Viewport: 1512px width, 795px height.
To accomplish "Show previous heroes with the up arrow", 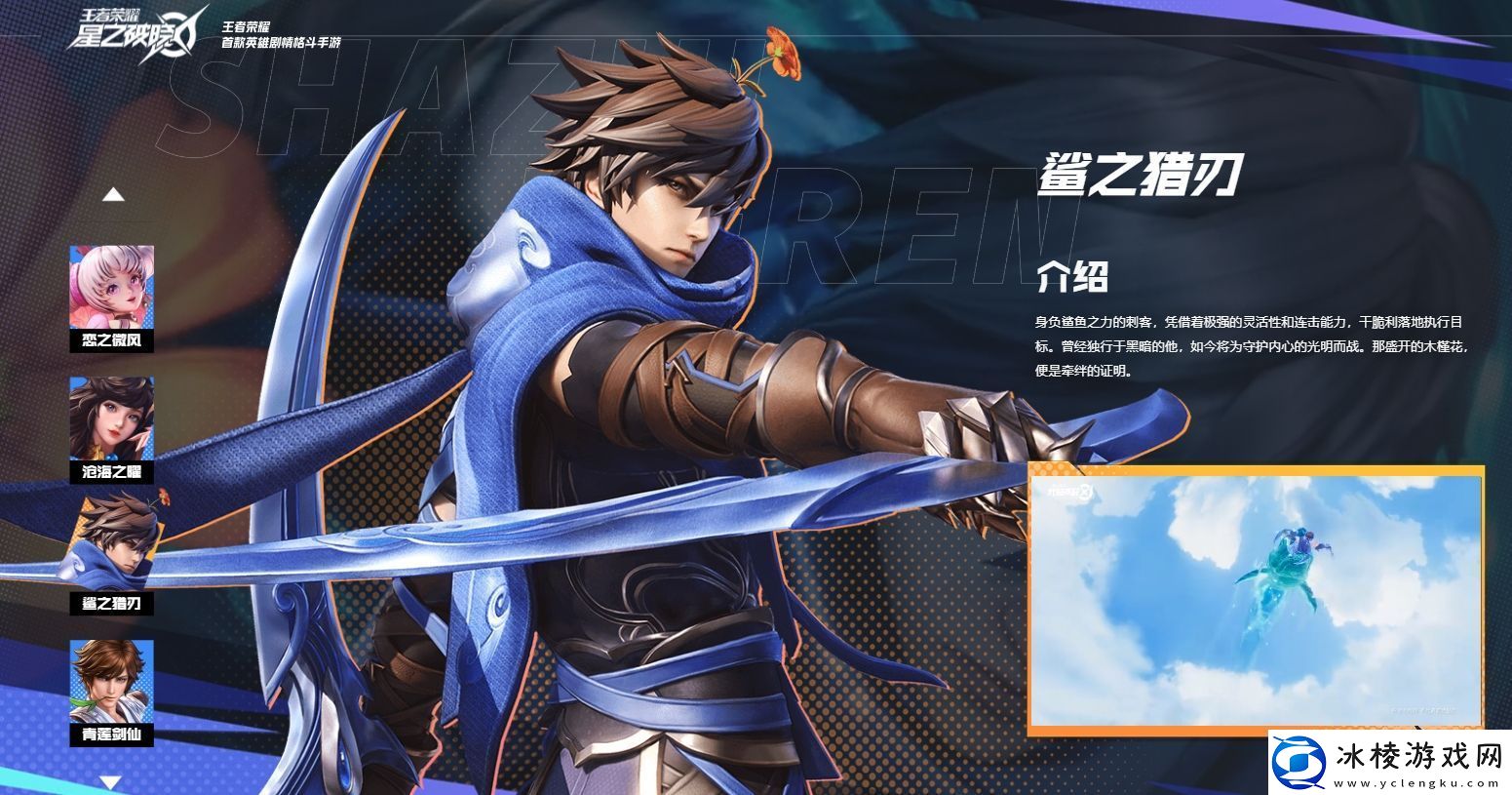I will pos(113,195).
